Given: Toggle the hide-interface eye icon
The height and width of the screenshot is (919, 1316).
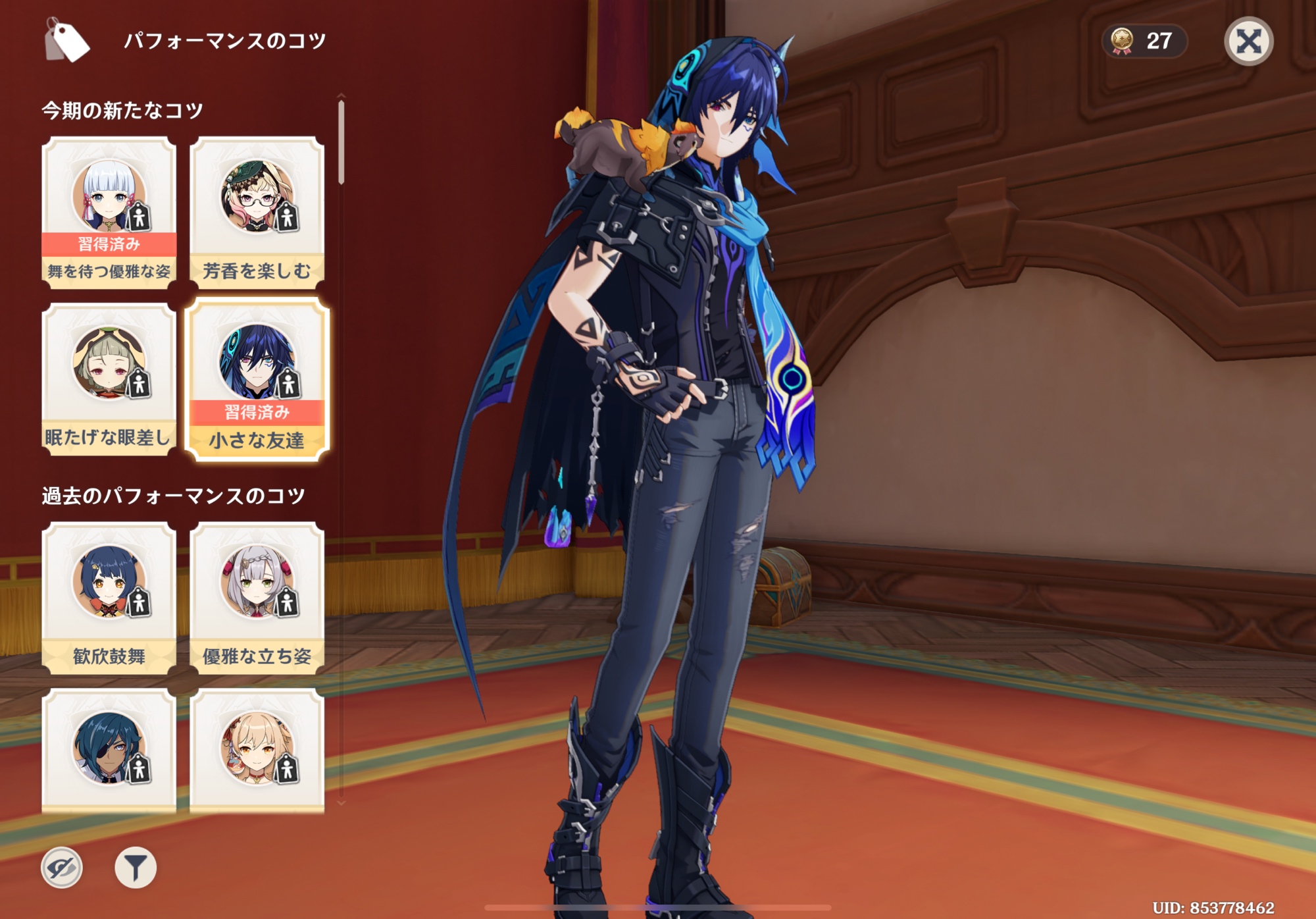Looking at the screenshot, I should 62,868.
